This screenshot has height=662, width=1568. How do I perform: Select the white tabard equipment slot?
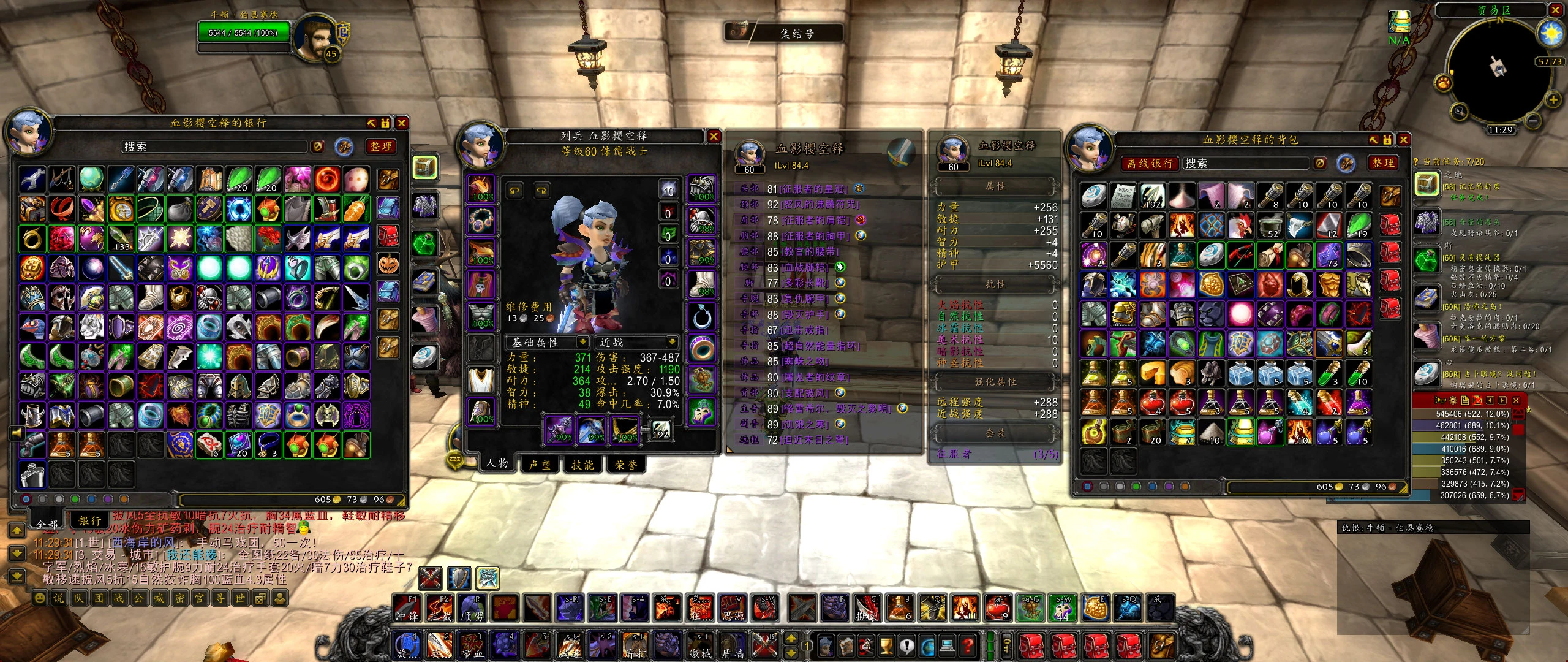[x=481, y=380]
